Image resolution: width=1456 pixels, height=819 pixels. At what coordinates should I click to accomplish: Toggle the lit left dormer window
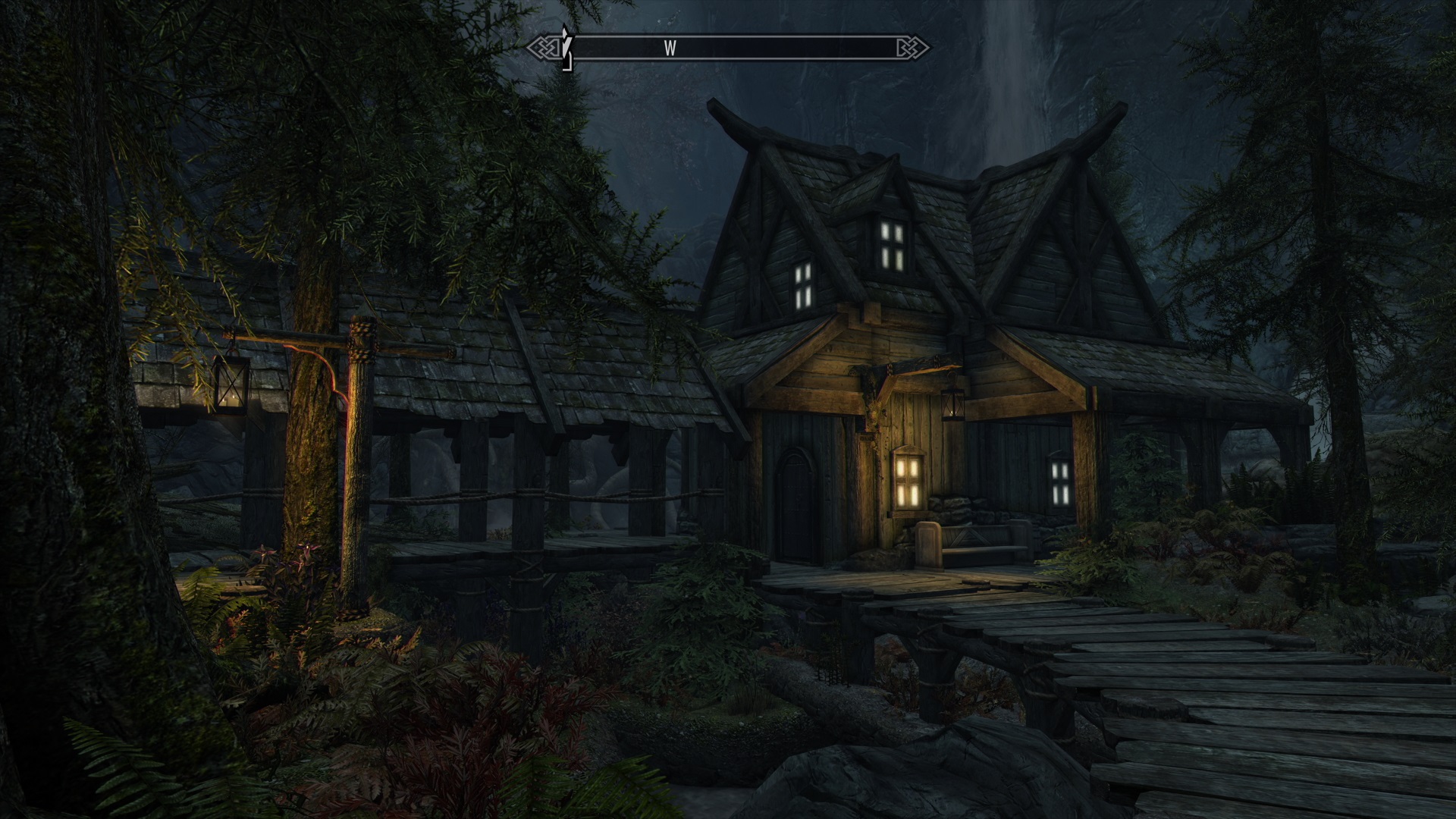coord(802,288)
